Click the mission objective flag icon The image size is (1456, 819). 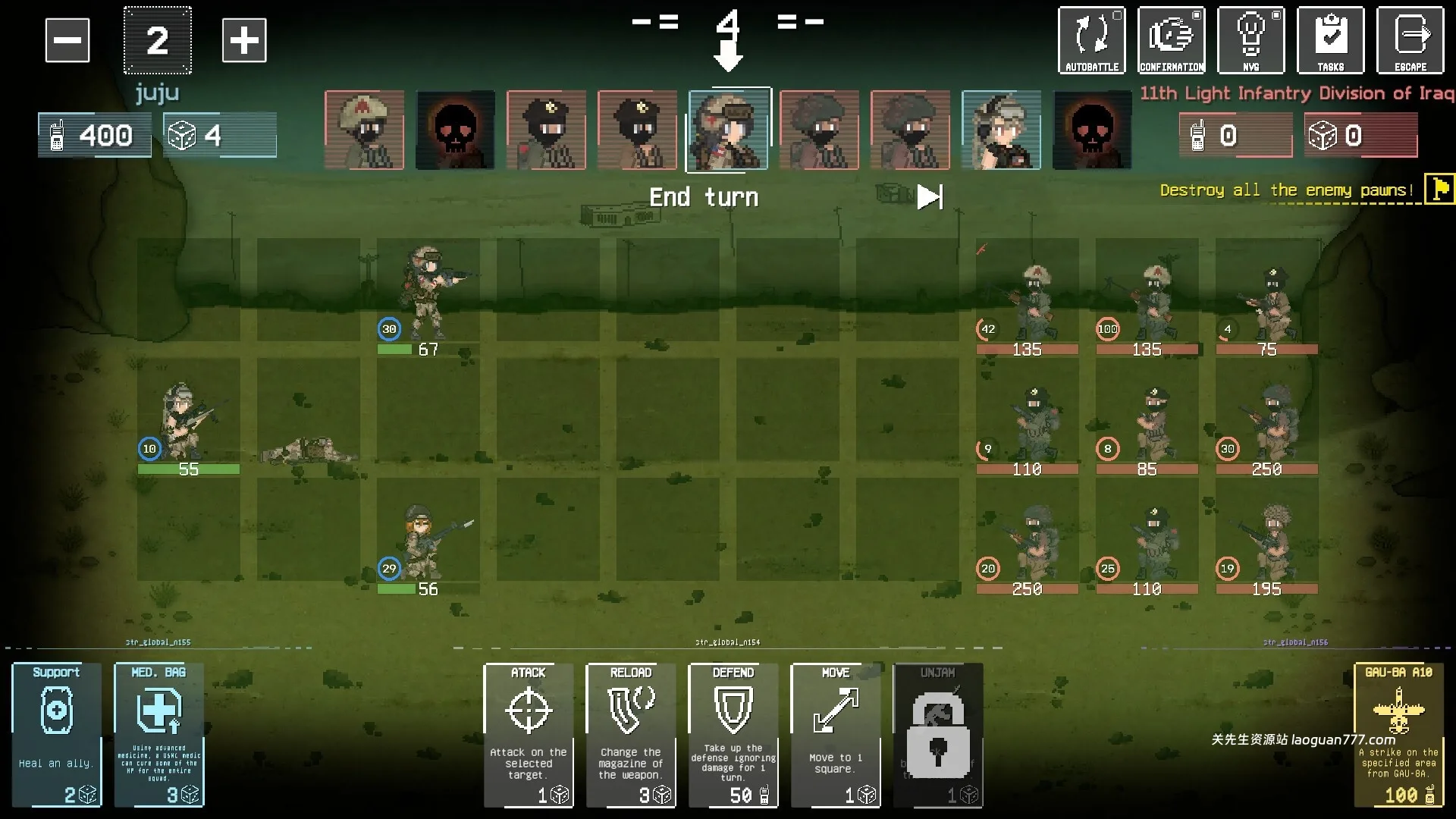pyautogui.click(x=1439, y=189)
